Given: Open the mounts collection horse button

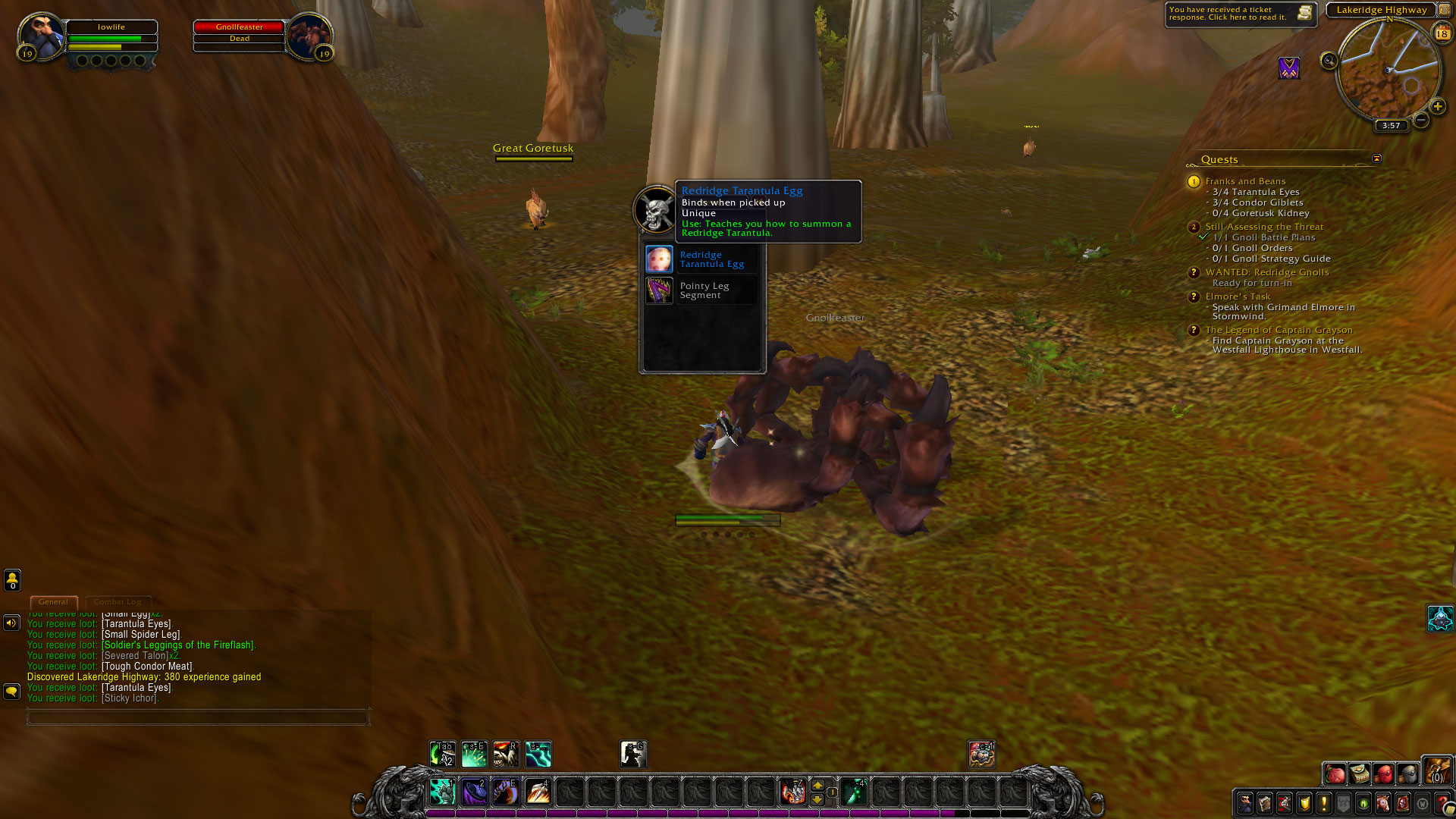Looking at the screenshot, I should (x=1383, y=802).
